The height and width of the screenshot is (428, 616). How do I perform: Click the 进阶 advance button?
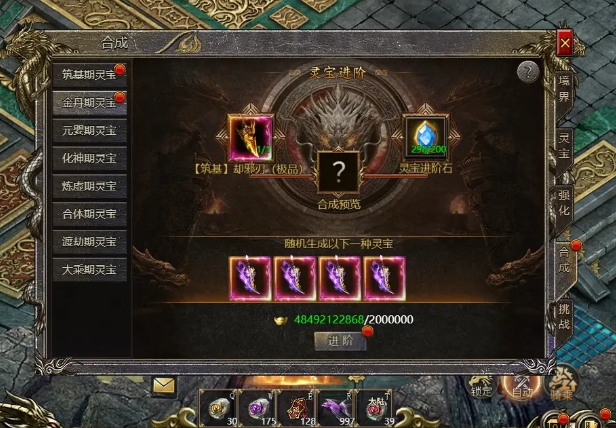click(x=339, y=340)
